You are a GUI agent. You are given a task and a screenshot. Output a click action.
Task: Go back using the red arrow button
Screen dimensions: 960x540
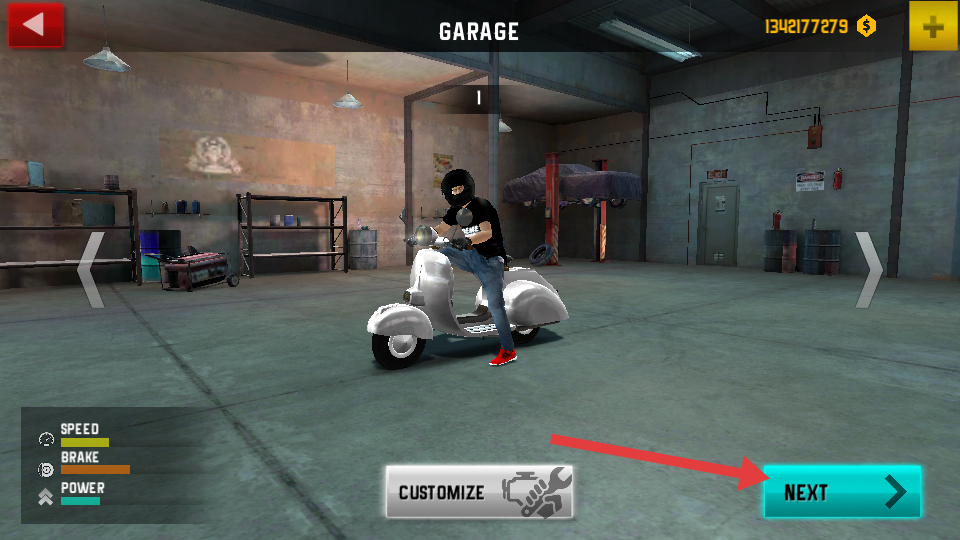pos(35,25)
